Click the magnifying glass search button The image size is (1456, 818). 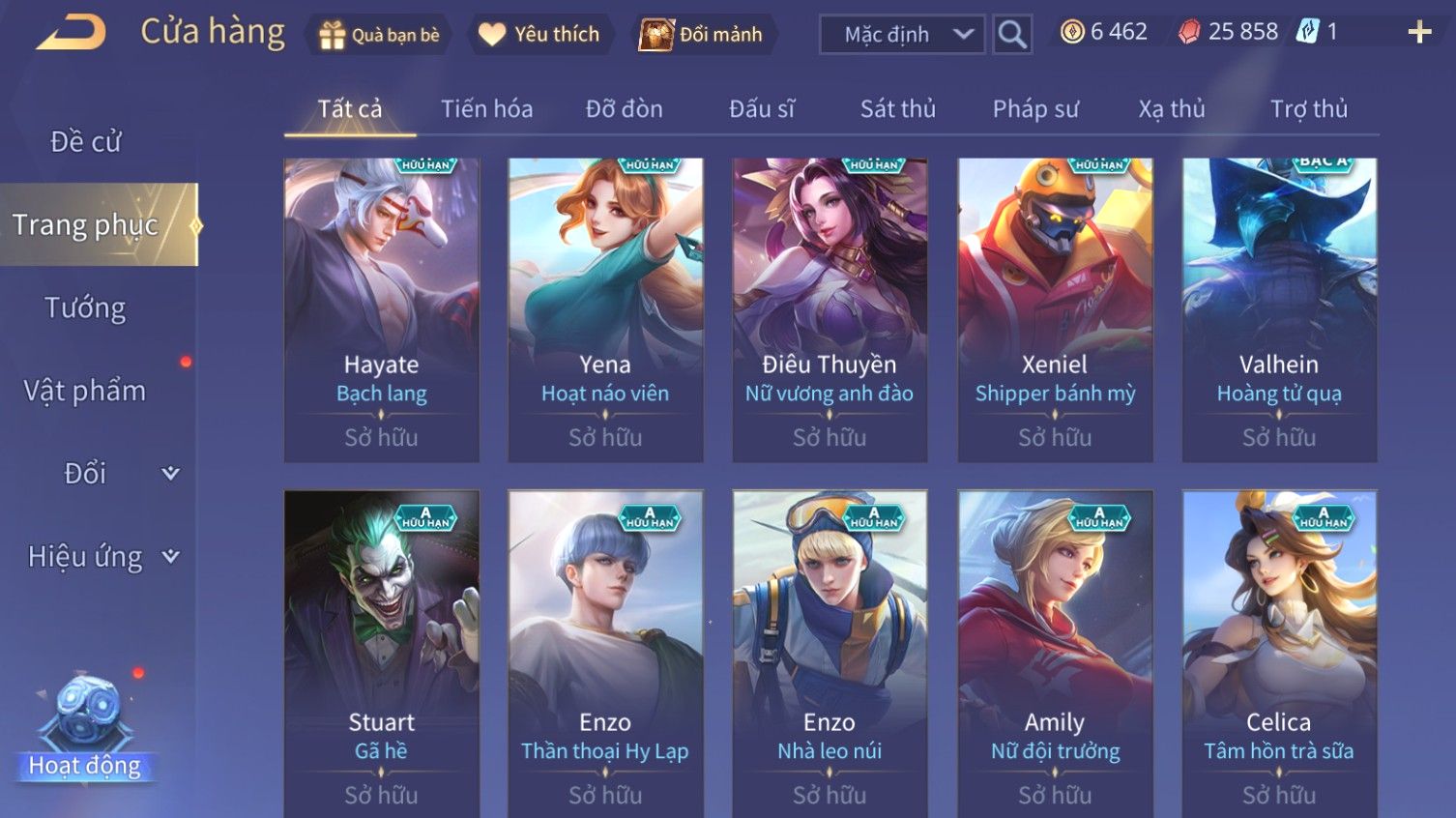pos(1011,35)
